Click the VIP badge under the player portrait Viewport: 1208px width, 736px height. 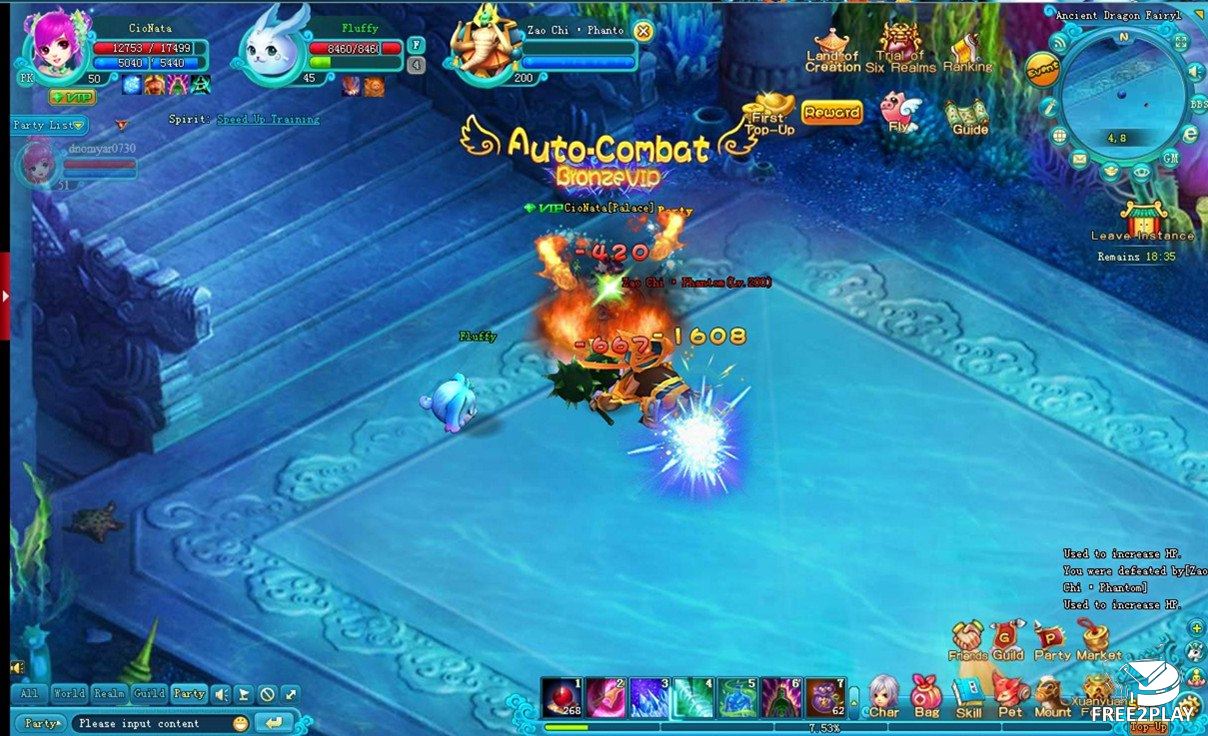click(x=72, y=97)
